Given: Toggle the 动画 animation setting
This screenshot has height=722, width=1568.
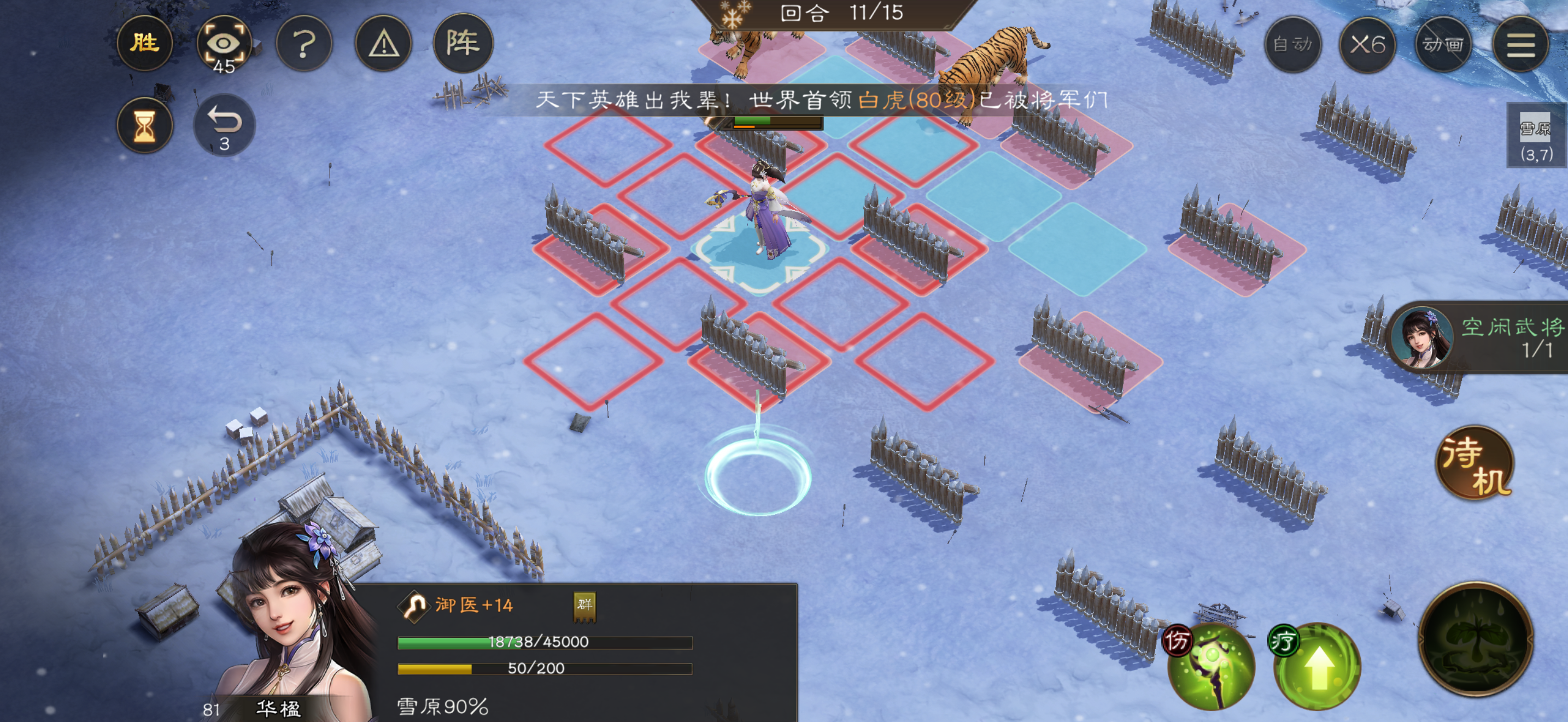Looking at the screenshot, I should (x=1443, y=44).
